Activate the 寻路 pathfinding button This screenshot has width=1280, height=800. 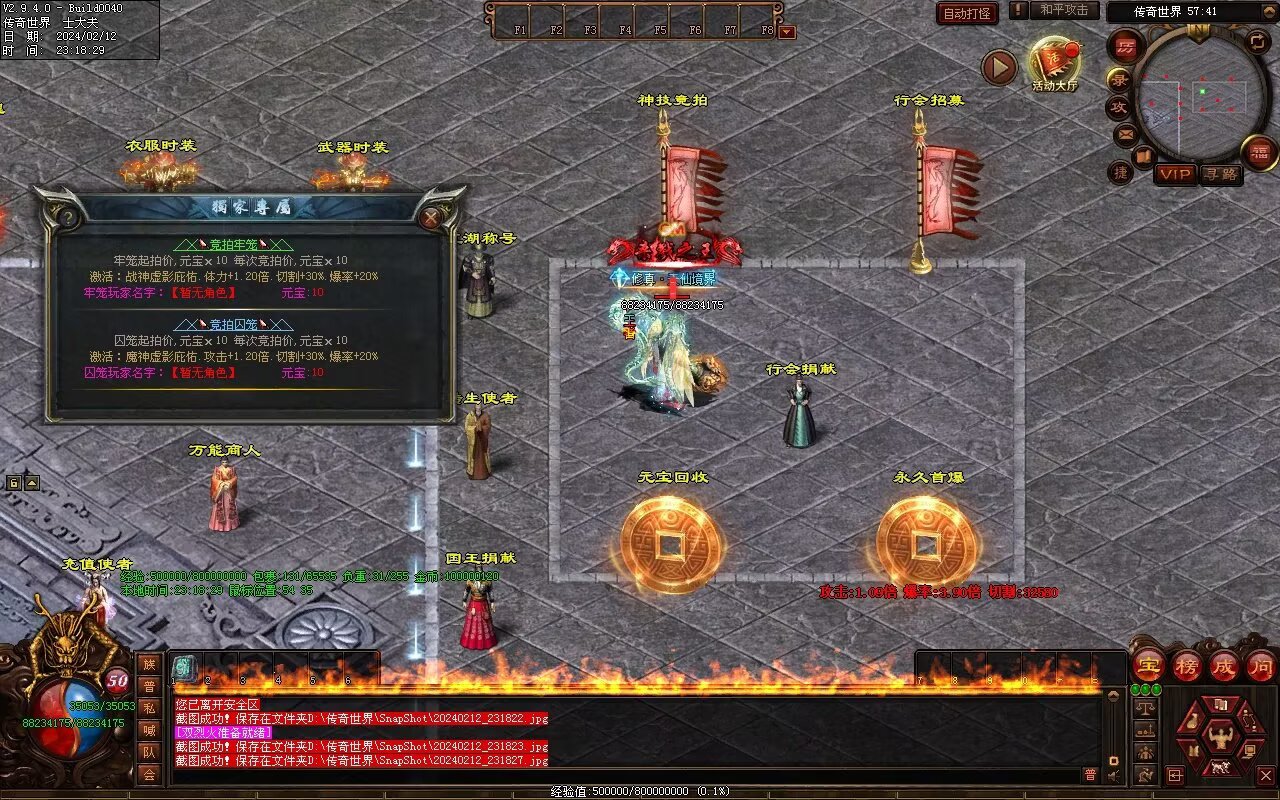point(1220,174)
